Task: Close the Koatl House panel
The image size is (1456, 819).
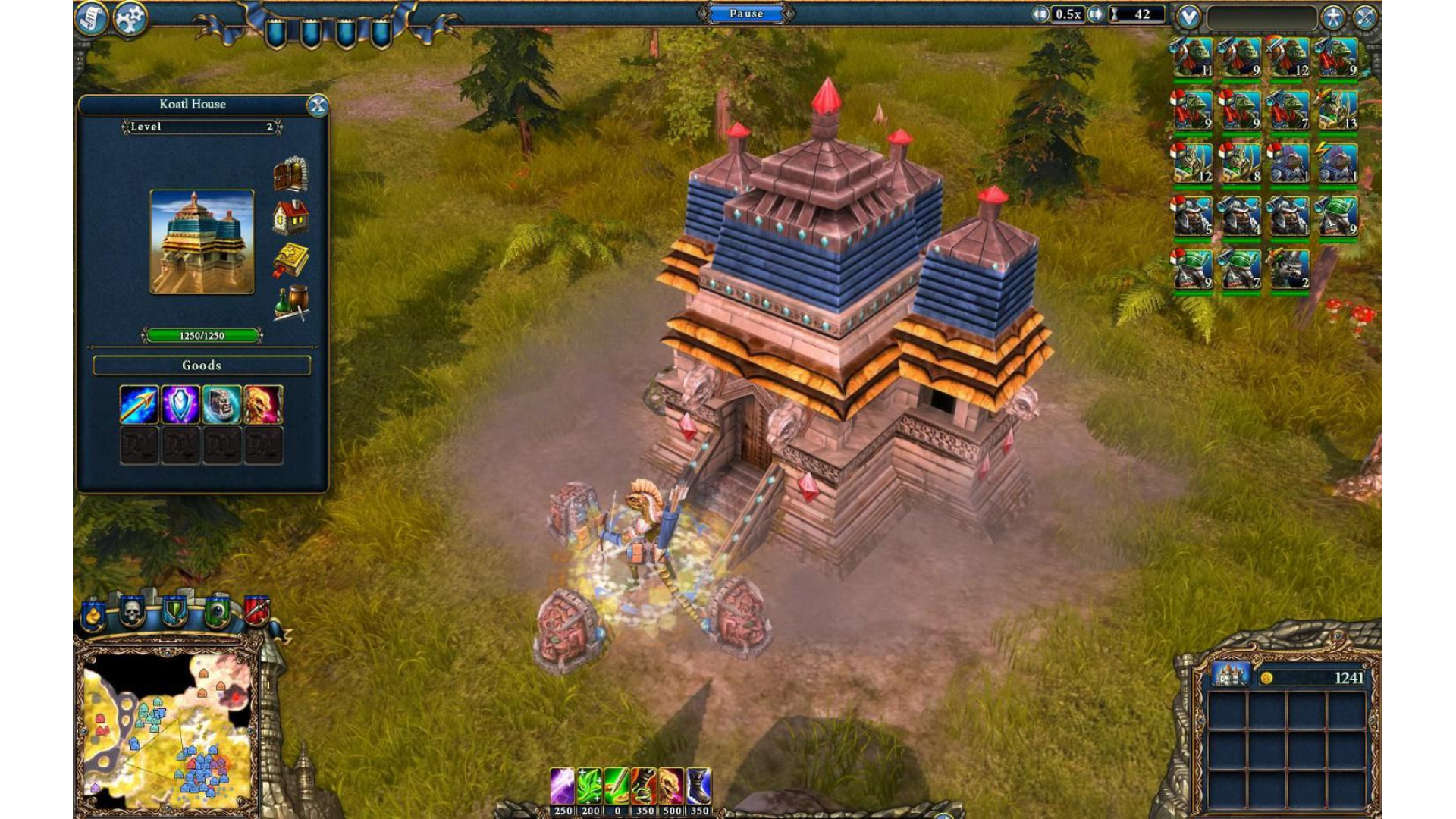Action: pos(318,105)
